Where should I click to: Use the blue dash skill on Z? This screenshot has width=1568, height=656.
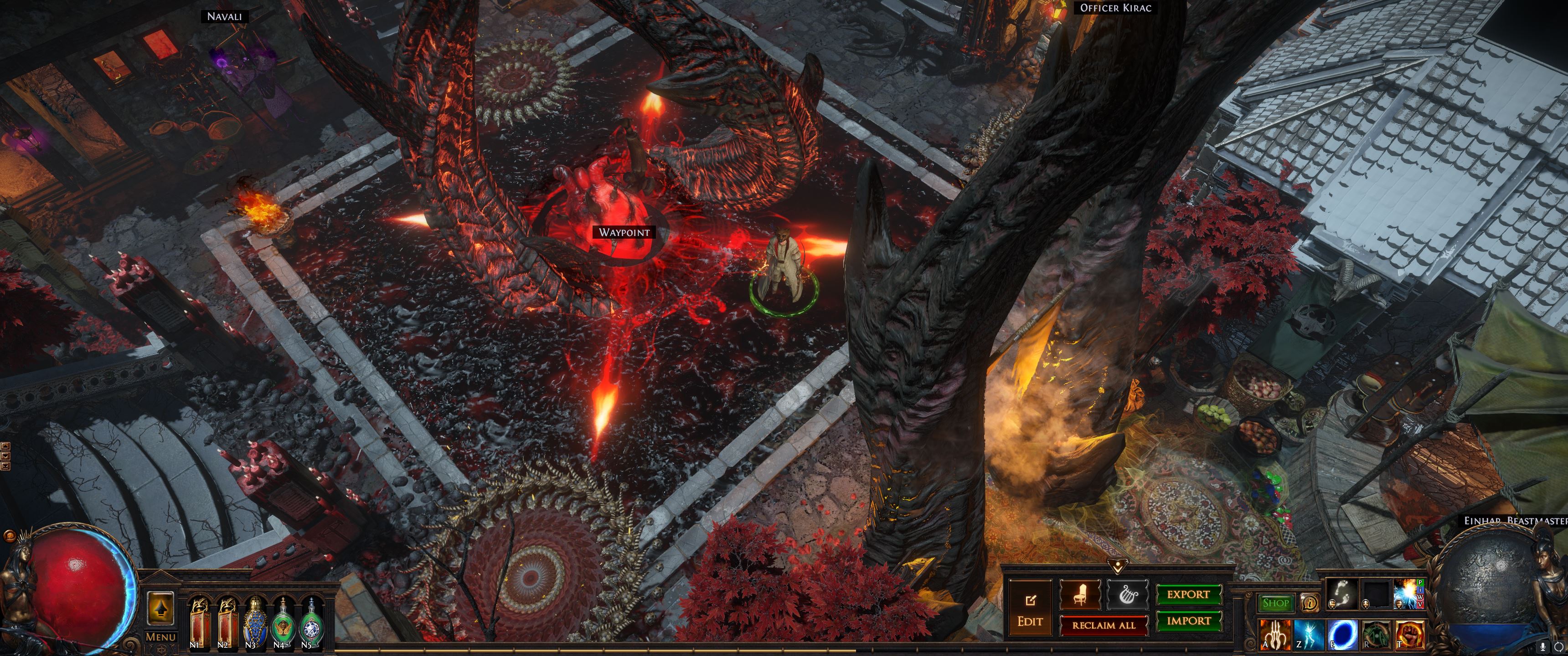point(1308,635)
